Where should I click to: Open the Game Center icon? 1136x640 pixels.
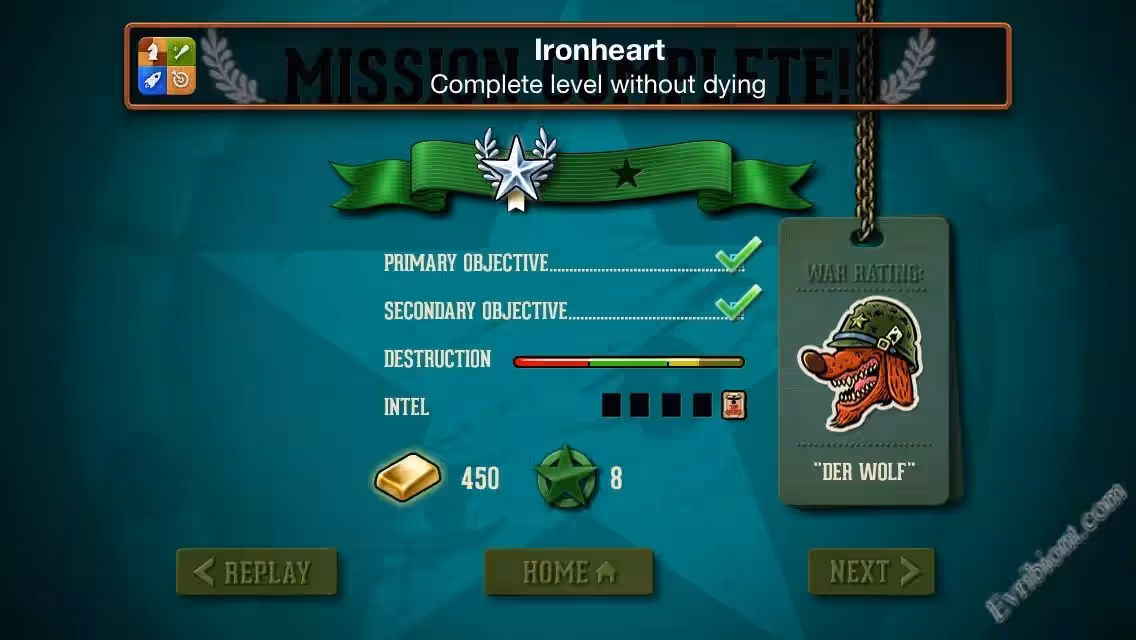pyautogui.click(x=166, y=66)
